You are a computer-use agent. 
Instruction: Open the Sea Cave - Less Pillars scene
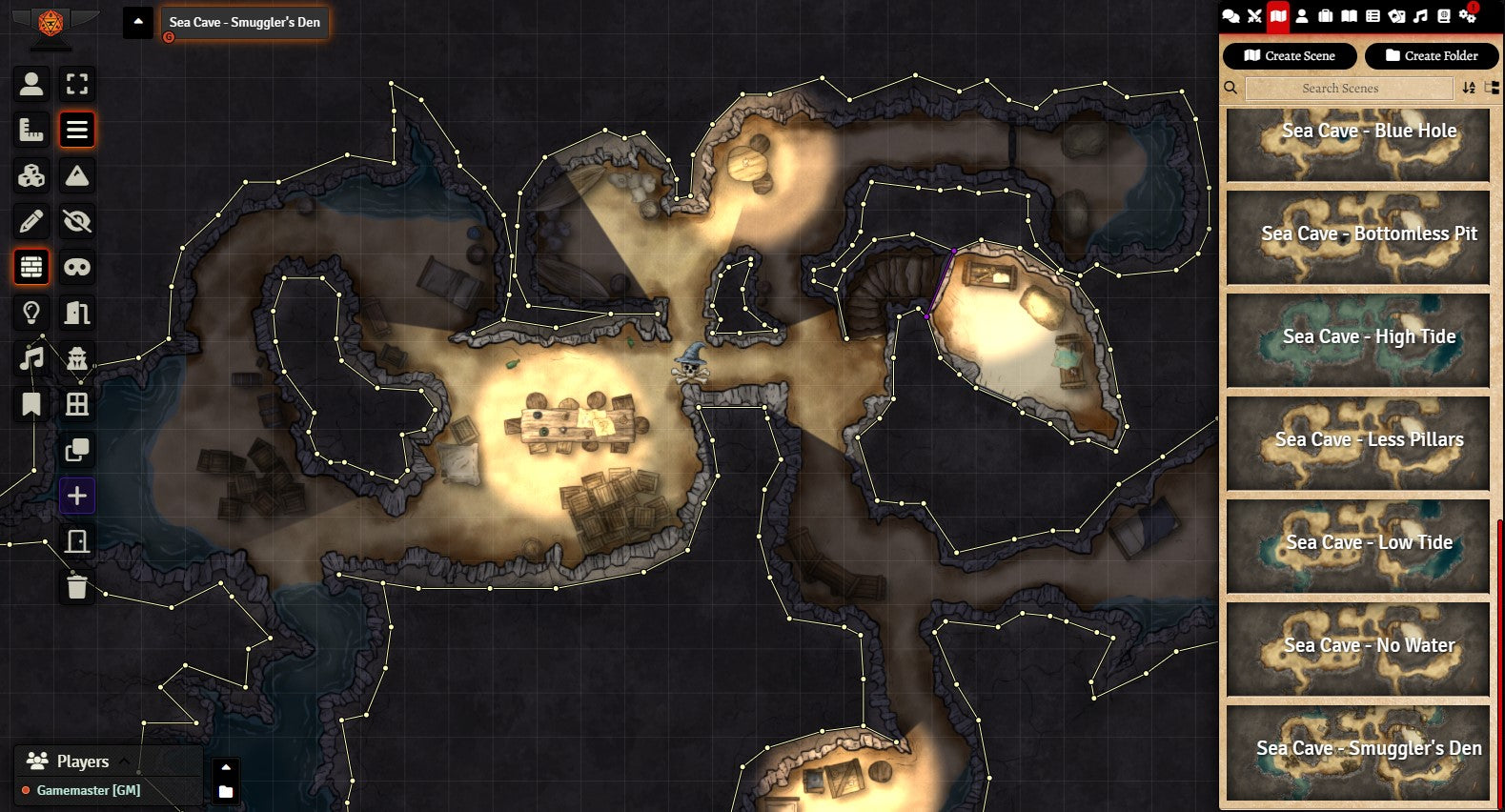(1357, 443)
